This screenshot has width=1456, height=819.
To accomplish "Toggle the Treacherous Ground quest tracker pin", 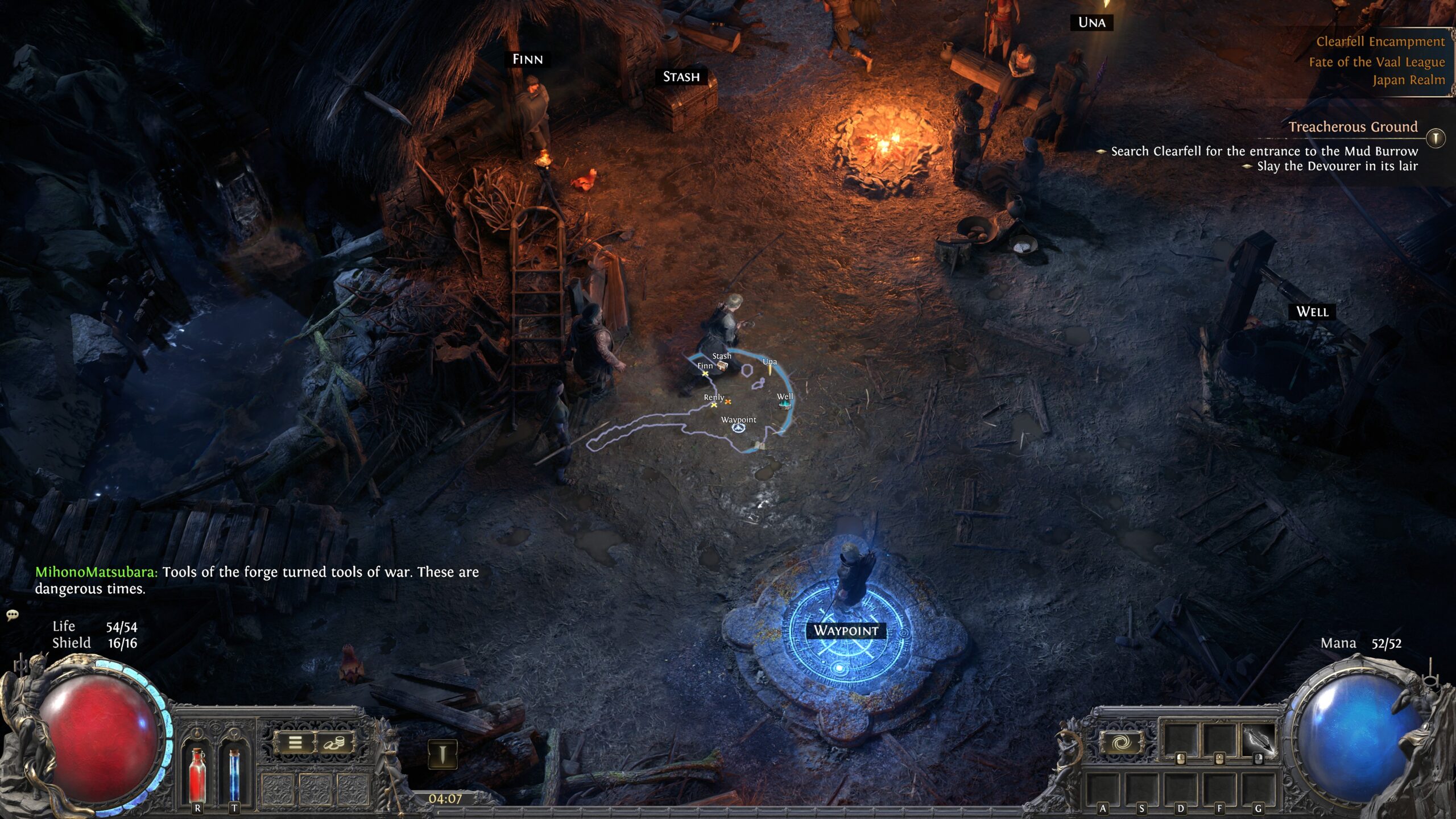I will click(x=1436, y=138).
